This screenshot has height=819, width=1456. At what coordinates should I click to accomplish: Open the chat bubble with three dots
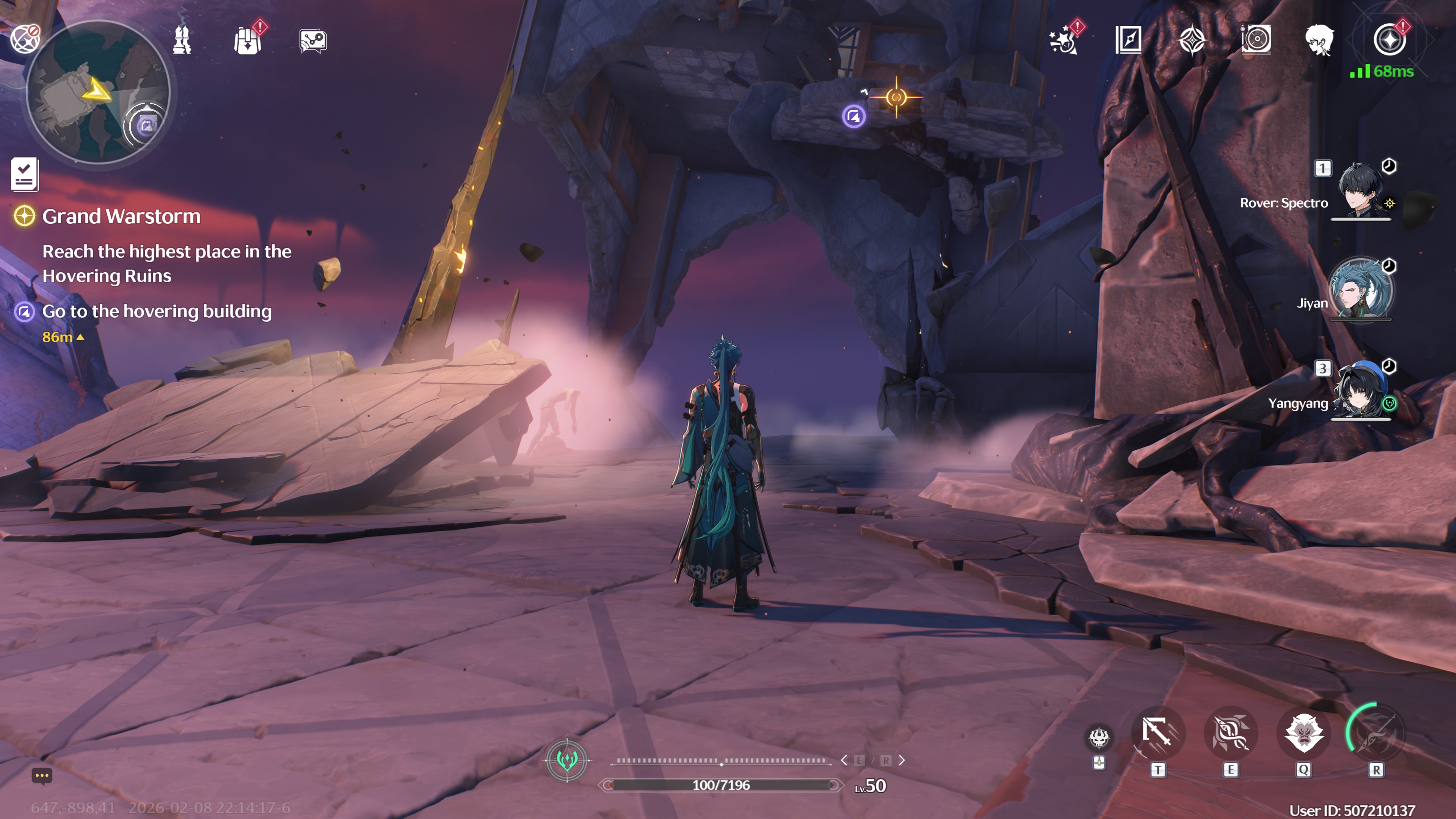pos(41,775)
